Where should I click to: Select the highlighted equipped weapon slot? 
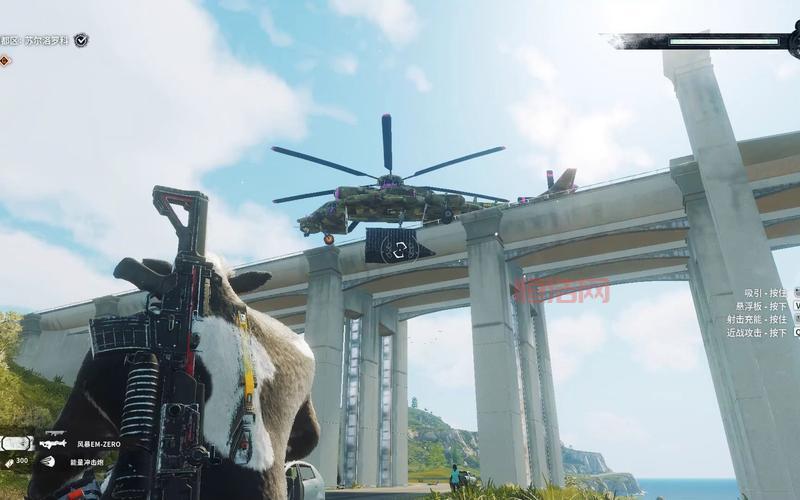click(x=16, y=443)
